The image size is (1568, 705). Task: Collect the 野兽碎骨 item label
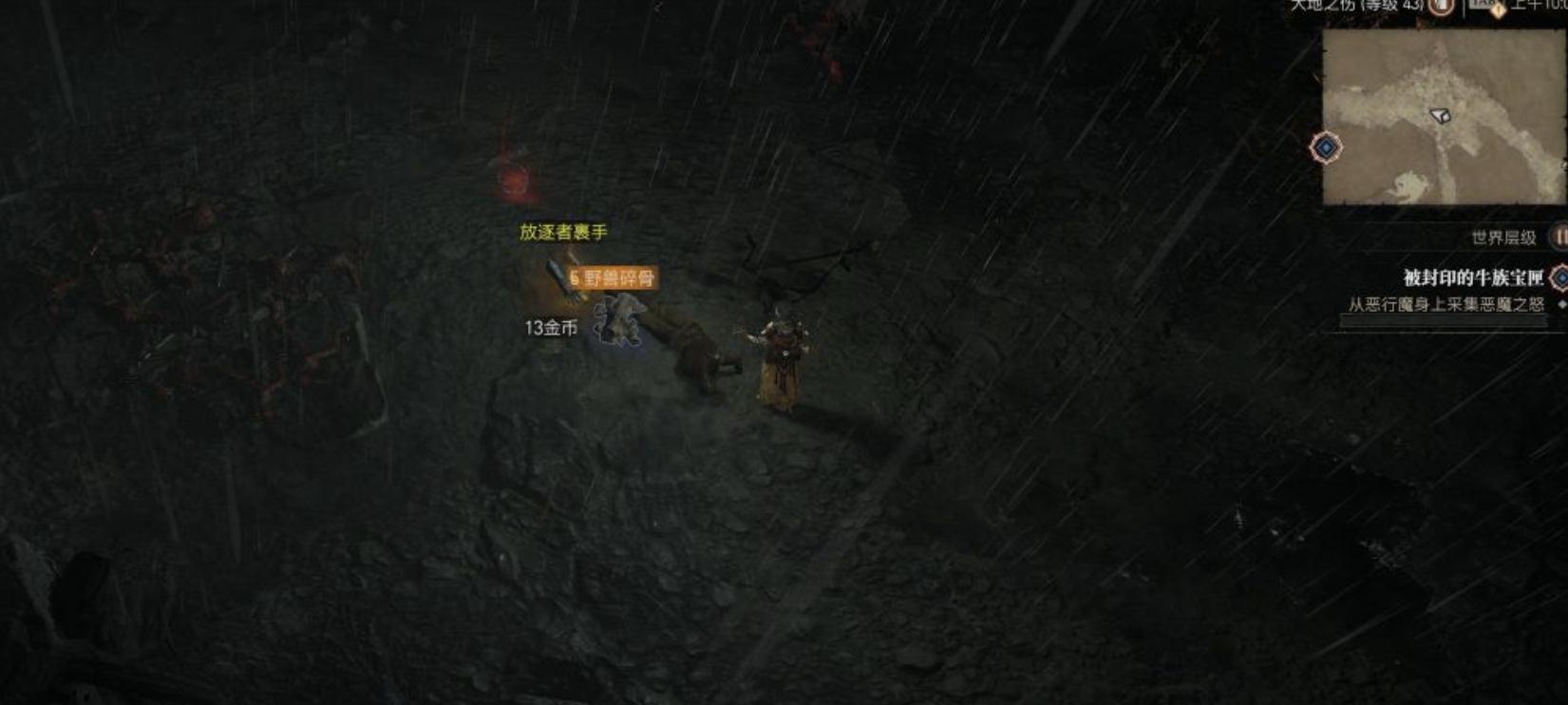[x=614, y=277]
